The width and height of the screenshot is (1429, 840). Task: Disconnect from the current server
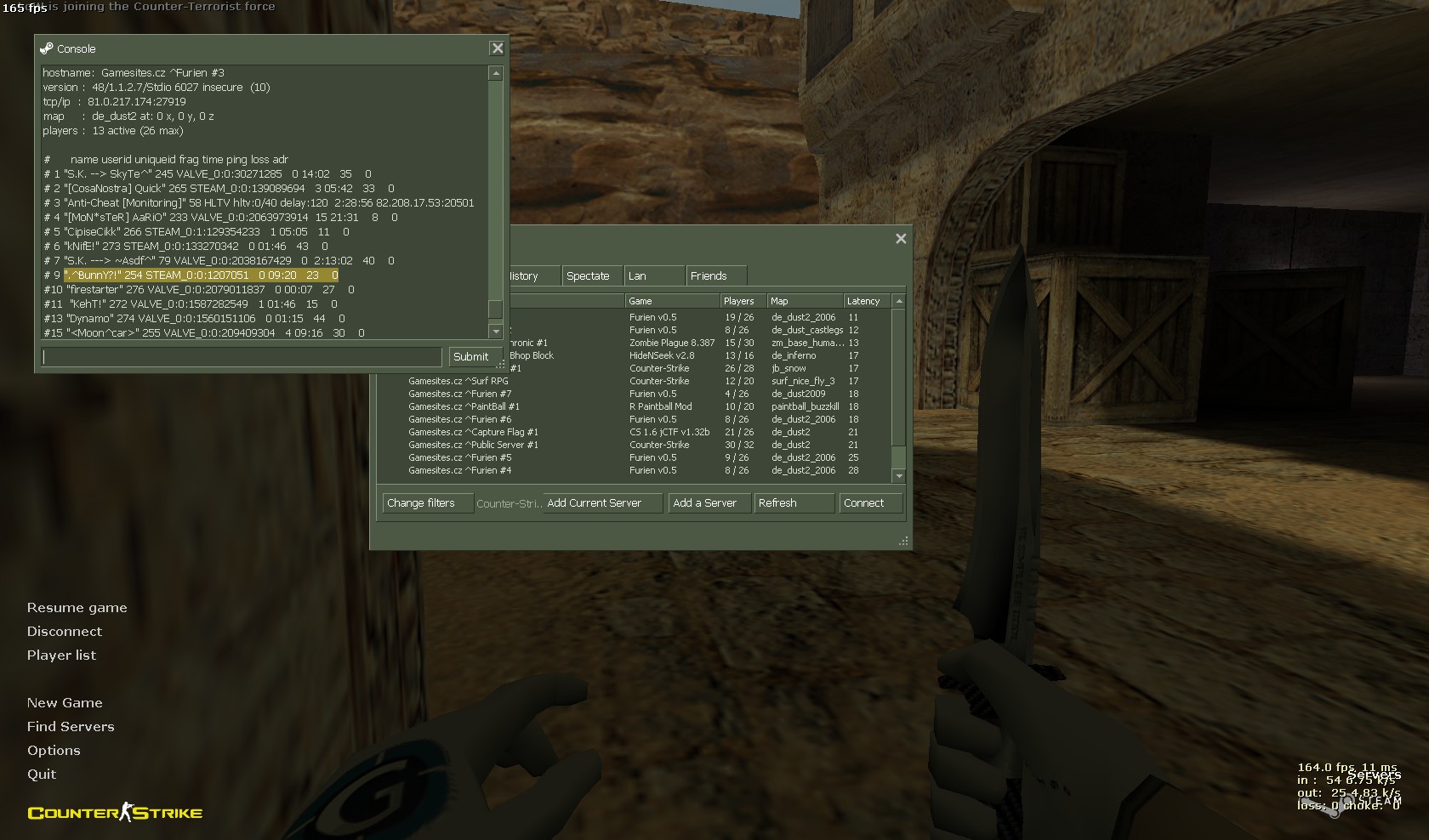[x=65, y=632]
